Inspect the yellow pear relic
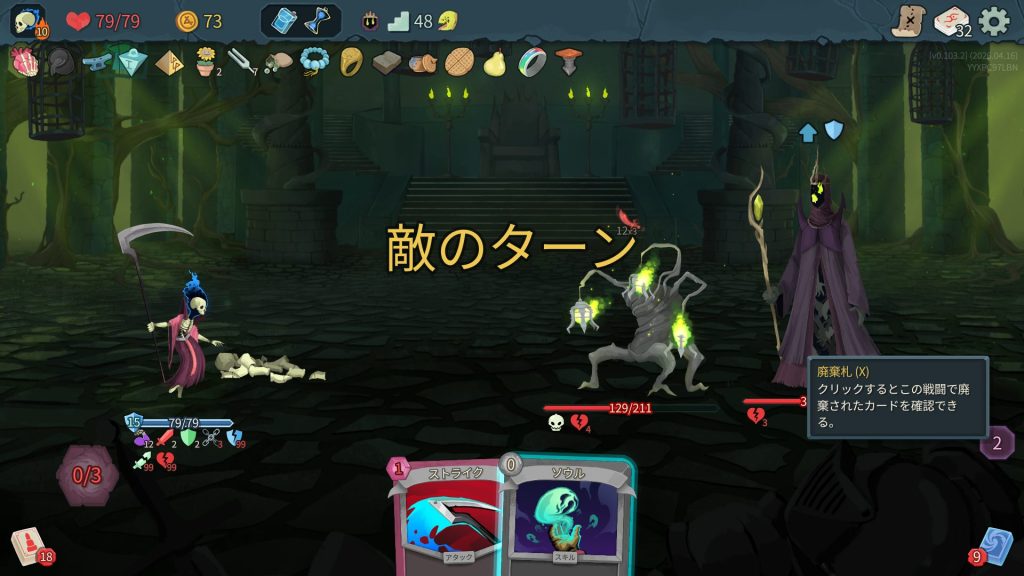This screenshot has width=1024, height=576. tap(493, 63)
